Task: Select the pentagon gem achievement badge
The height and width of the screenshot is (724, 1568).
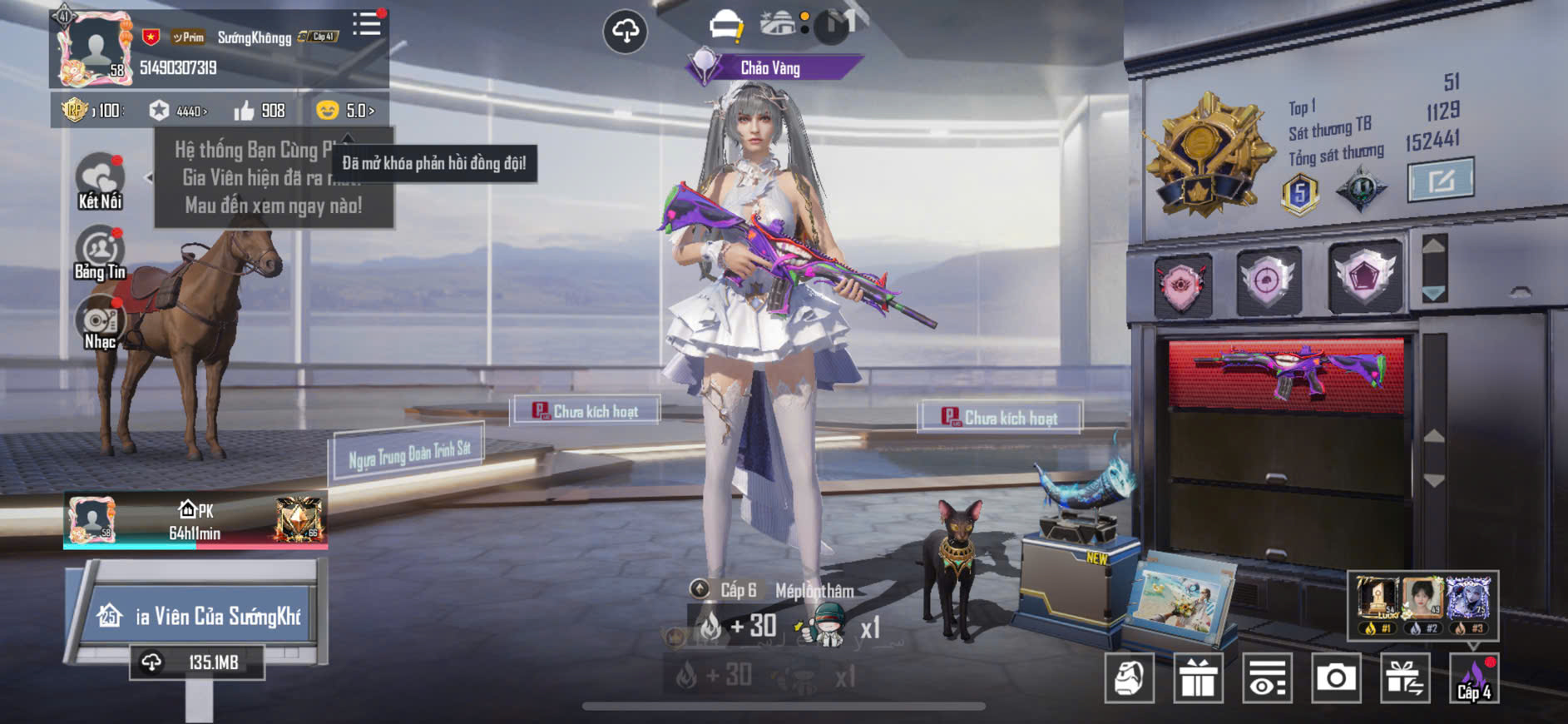Action: [x=1364, y=276]
